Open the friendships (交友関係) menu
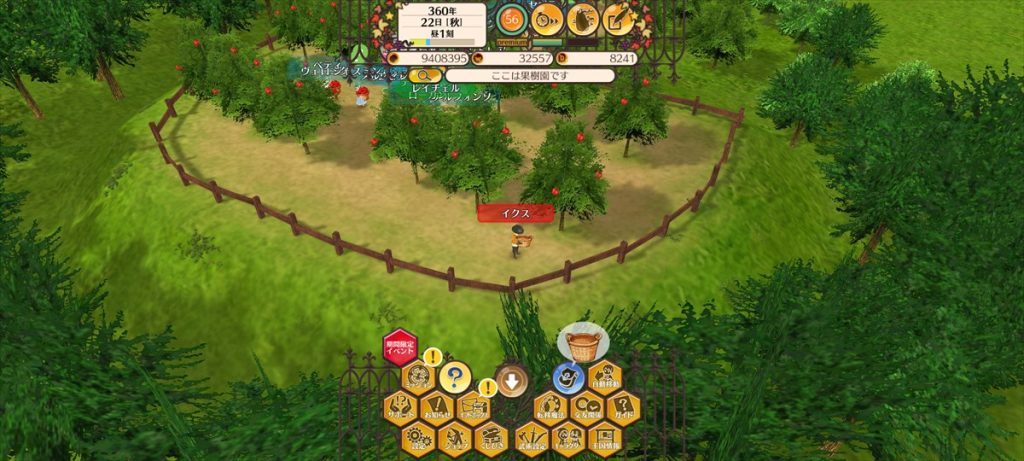1024x461 pixels. [587, 408]
